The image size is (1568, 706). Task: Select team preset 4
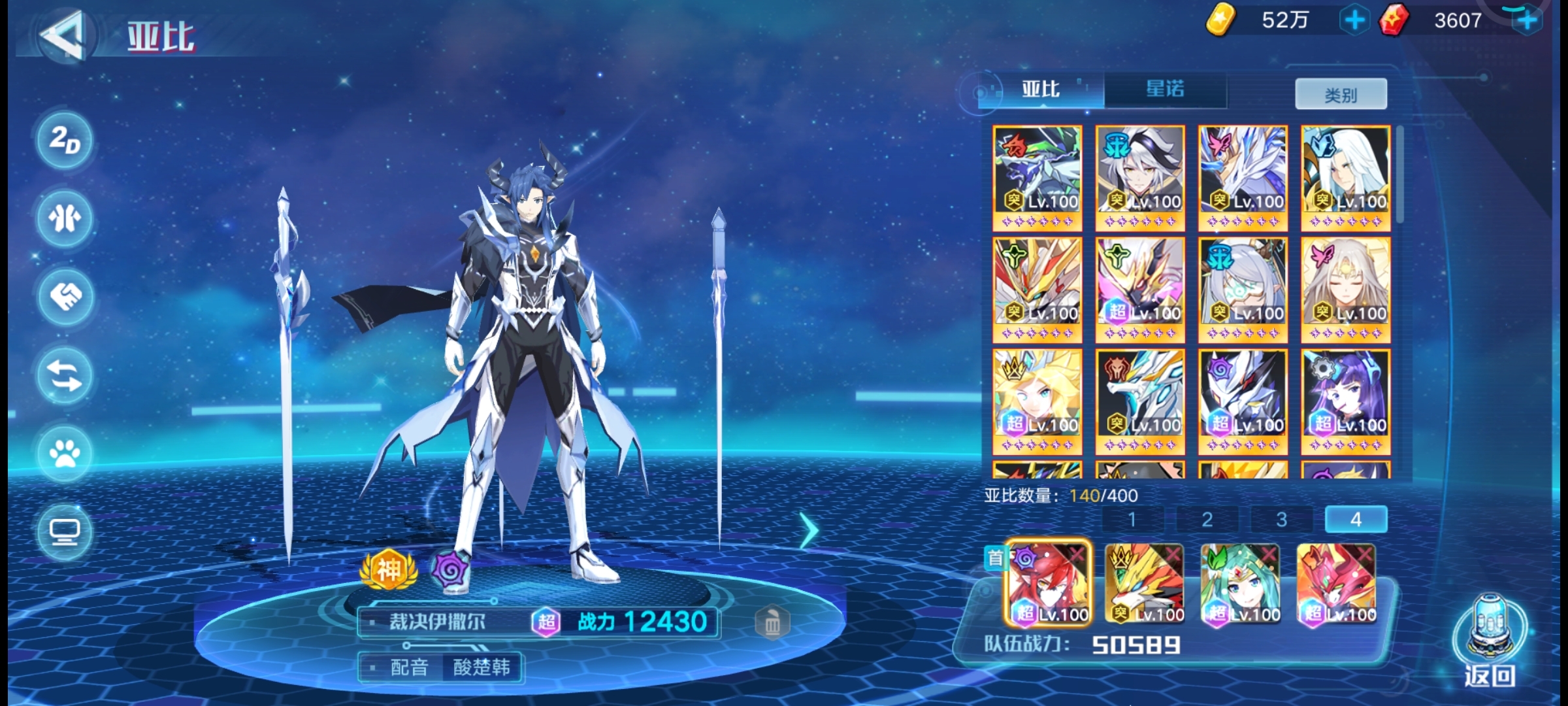(1356, 520)
